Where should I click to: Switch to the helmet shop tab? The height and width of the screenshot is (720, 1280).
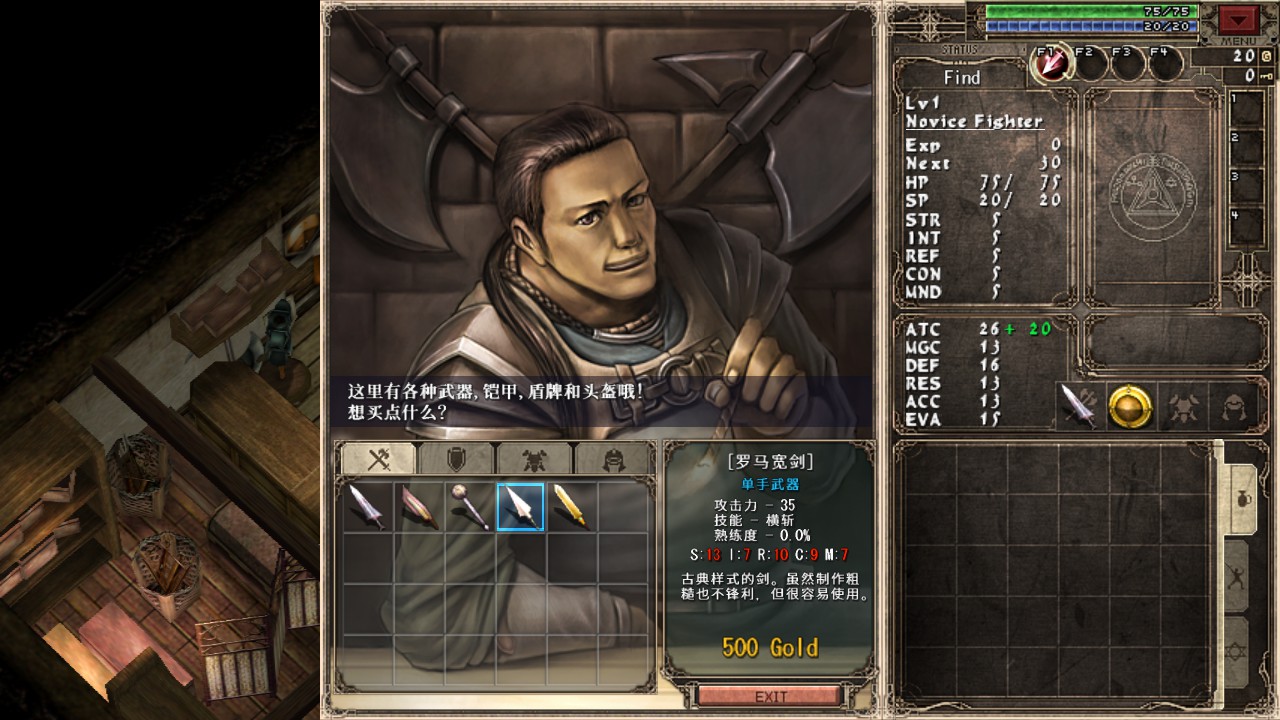[612, 458]
